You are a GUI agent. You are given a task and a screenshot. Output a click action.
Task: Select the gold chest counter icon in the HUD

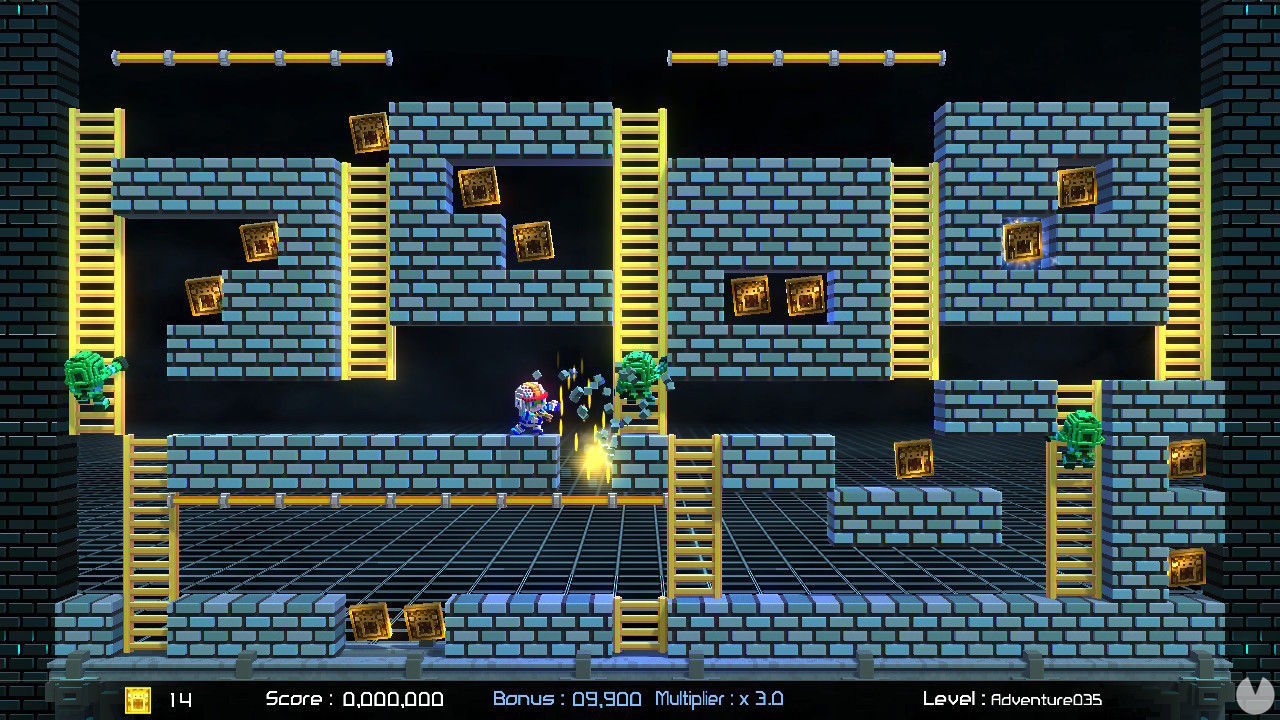tap(137, 700)
